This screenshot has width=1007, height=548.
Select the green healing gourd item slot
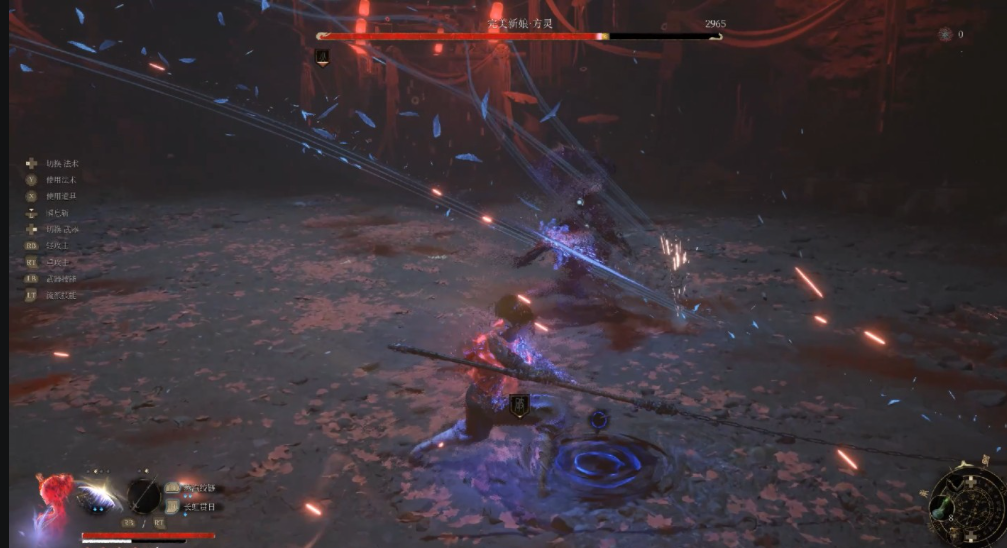[x=941, y=506]
